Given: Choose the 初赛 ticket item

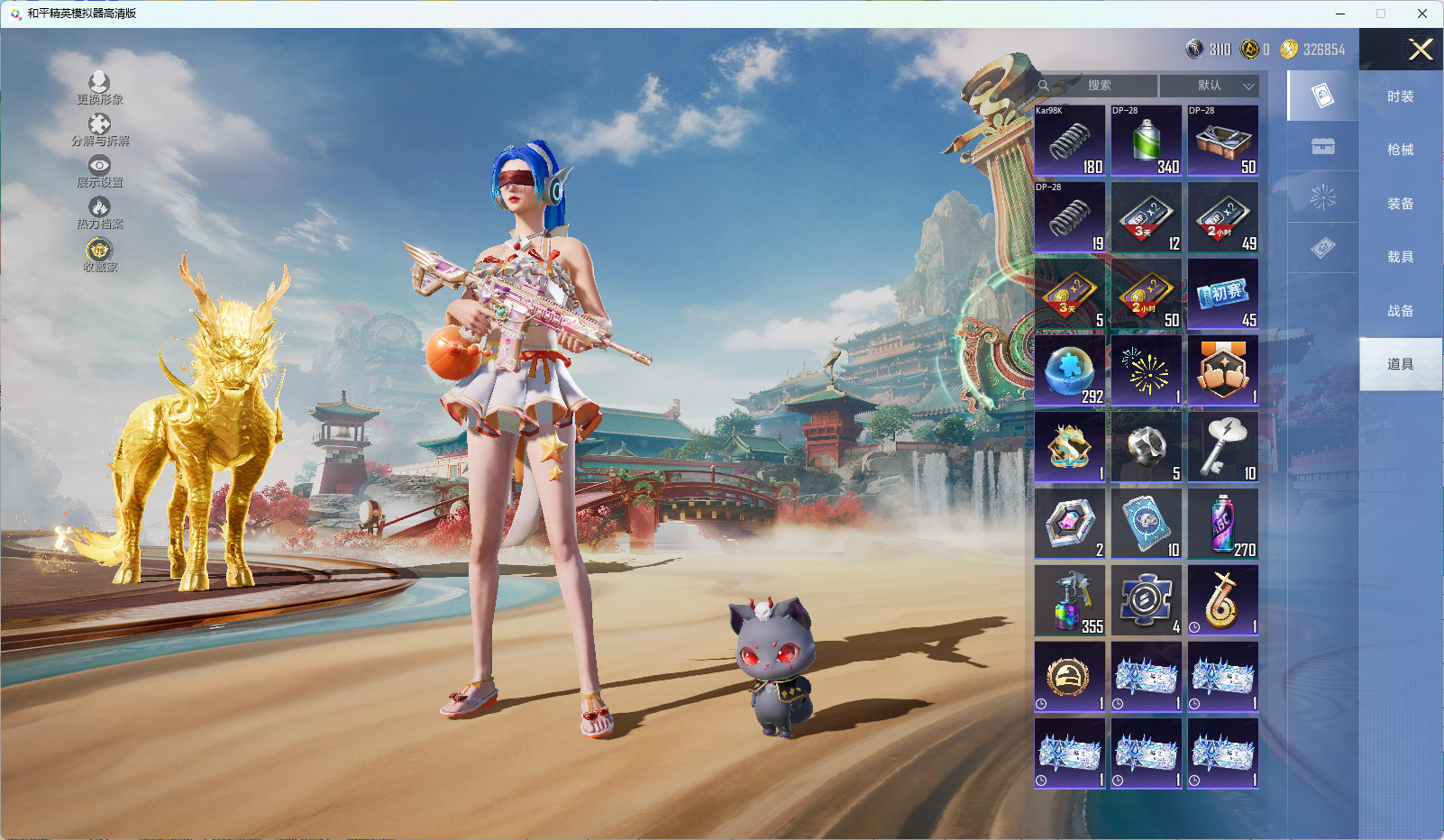Looking at the screenshot, I should tap(1223, 294).
